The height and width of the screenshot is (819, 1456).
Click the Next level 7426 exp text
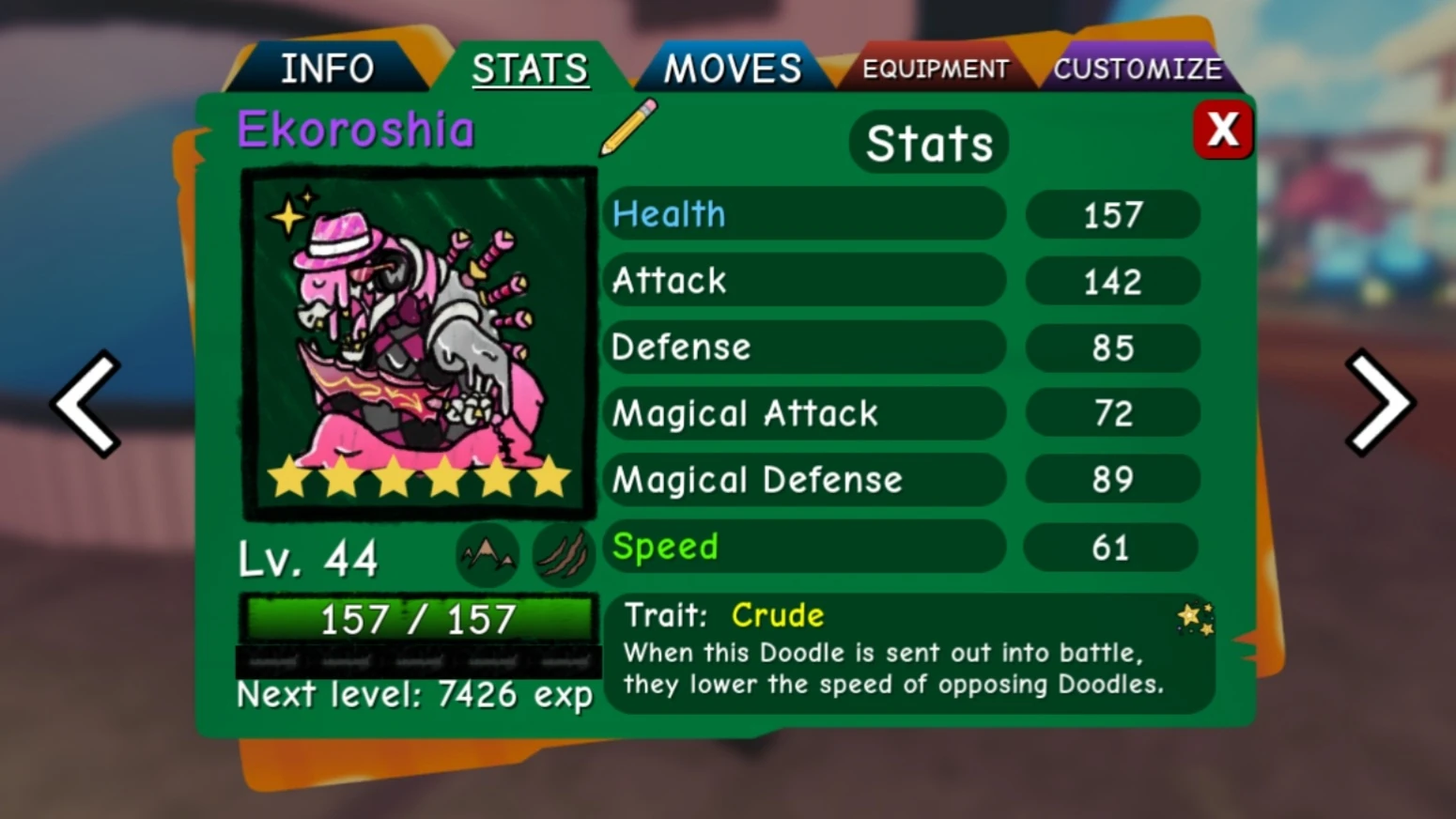(413, 695)
